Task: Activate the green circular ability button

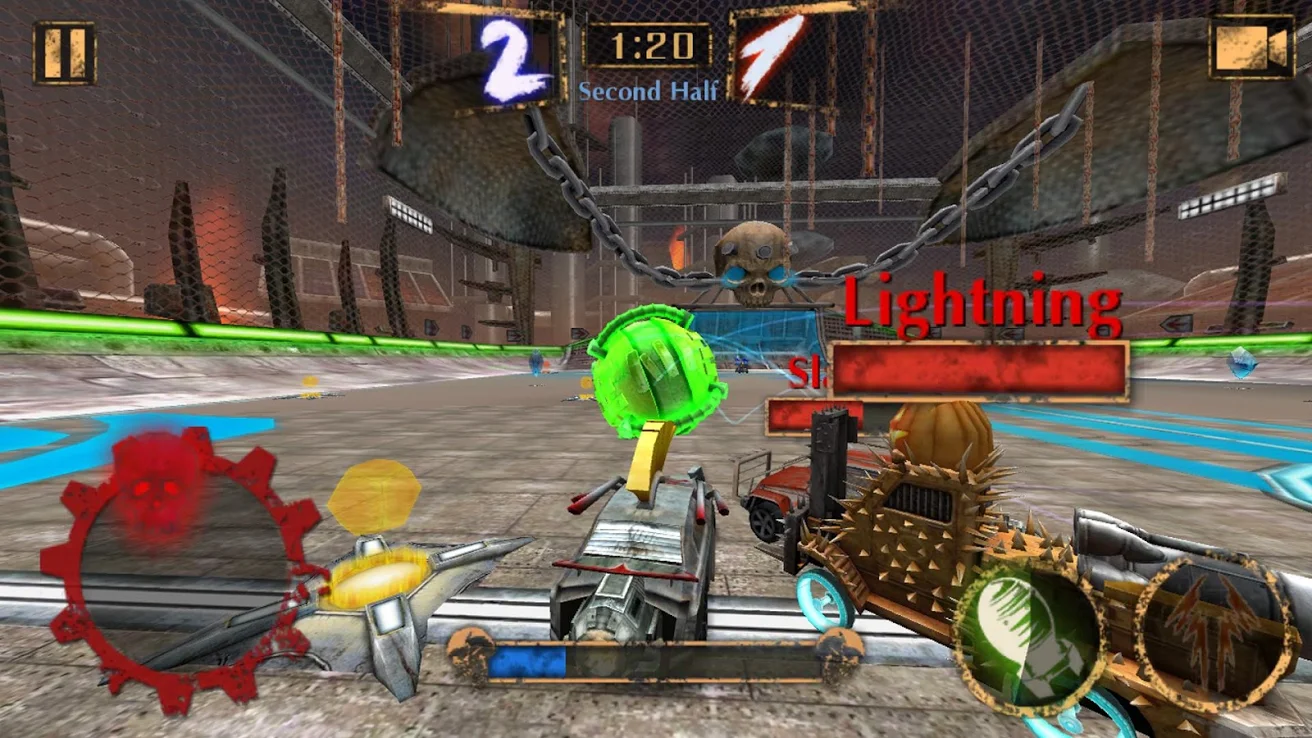Action: point(1027,636)
